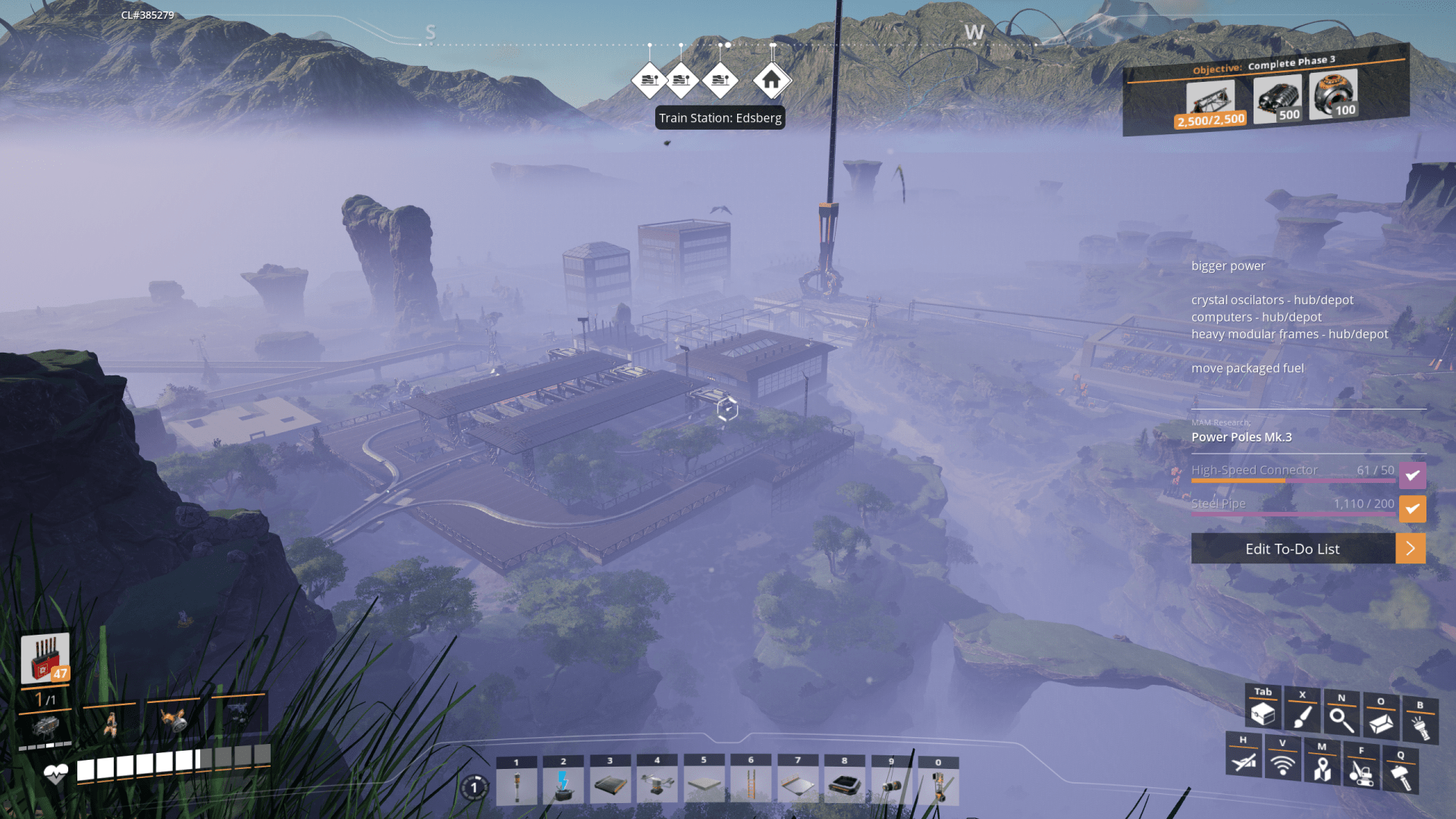Activate the paintbrush customizer shortcut
Viewport: 1456px width, 819px height.
[x=1302, y=716]
